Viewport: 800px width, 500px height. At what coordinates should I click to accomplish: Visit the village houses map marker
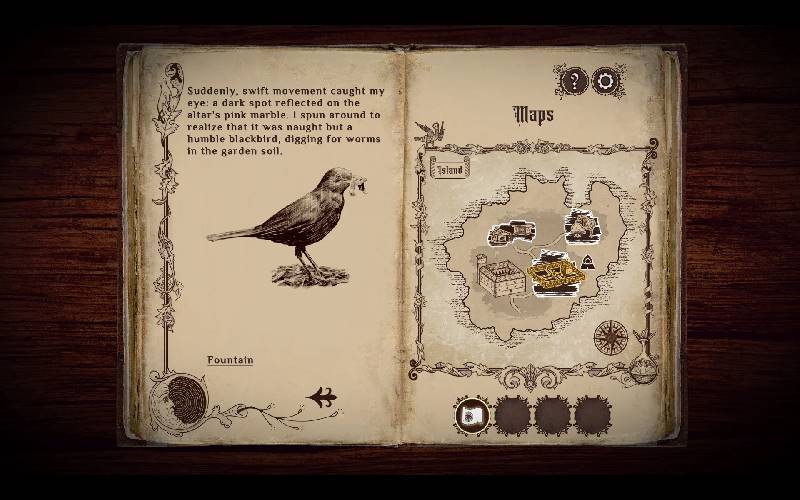(510, 232)
